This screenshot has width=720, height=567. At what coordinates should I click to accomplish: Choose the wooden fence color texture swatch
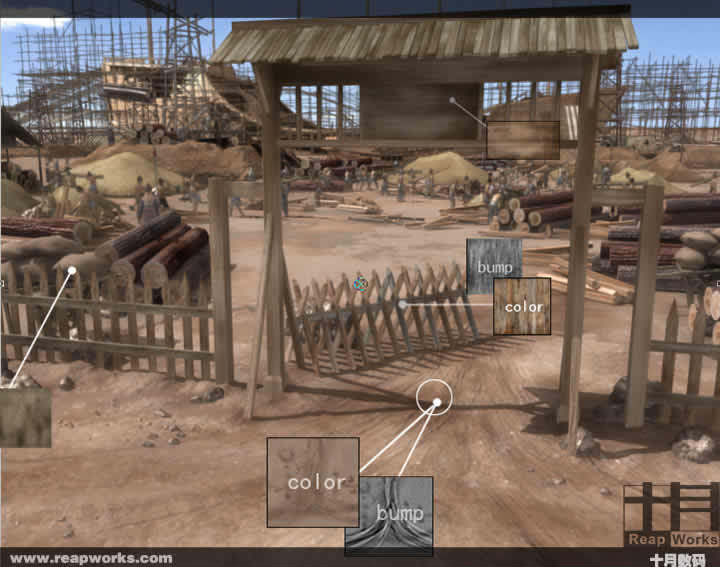[522, 306]
